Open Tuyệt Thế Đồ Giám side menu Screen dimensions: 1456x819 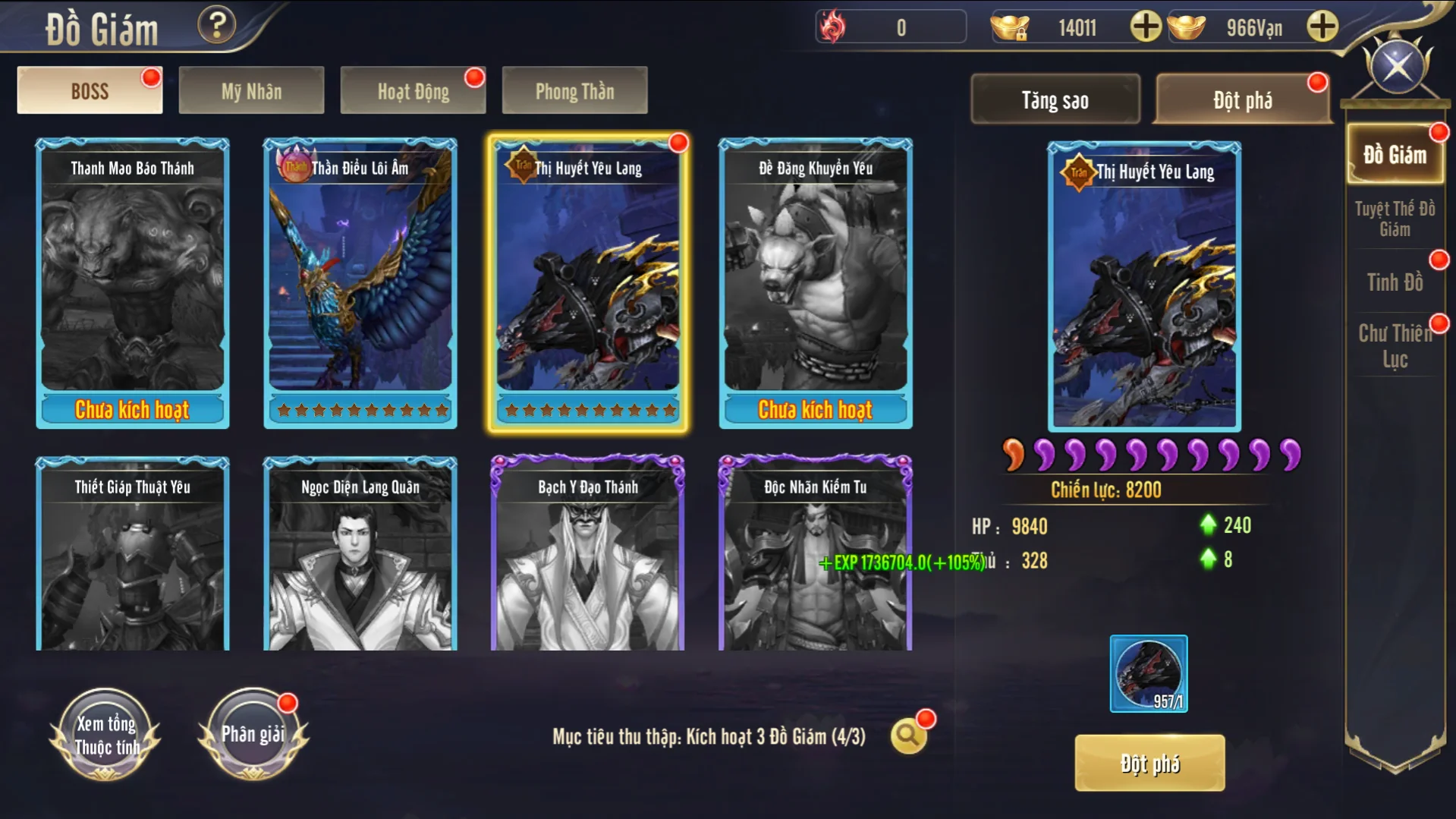click(x=1395, y=219)
